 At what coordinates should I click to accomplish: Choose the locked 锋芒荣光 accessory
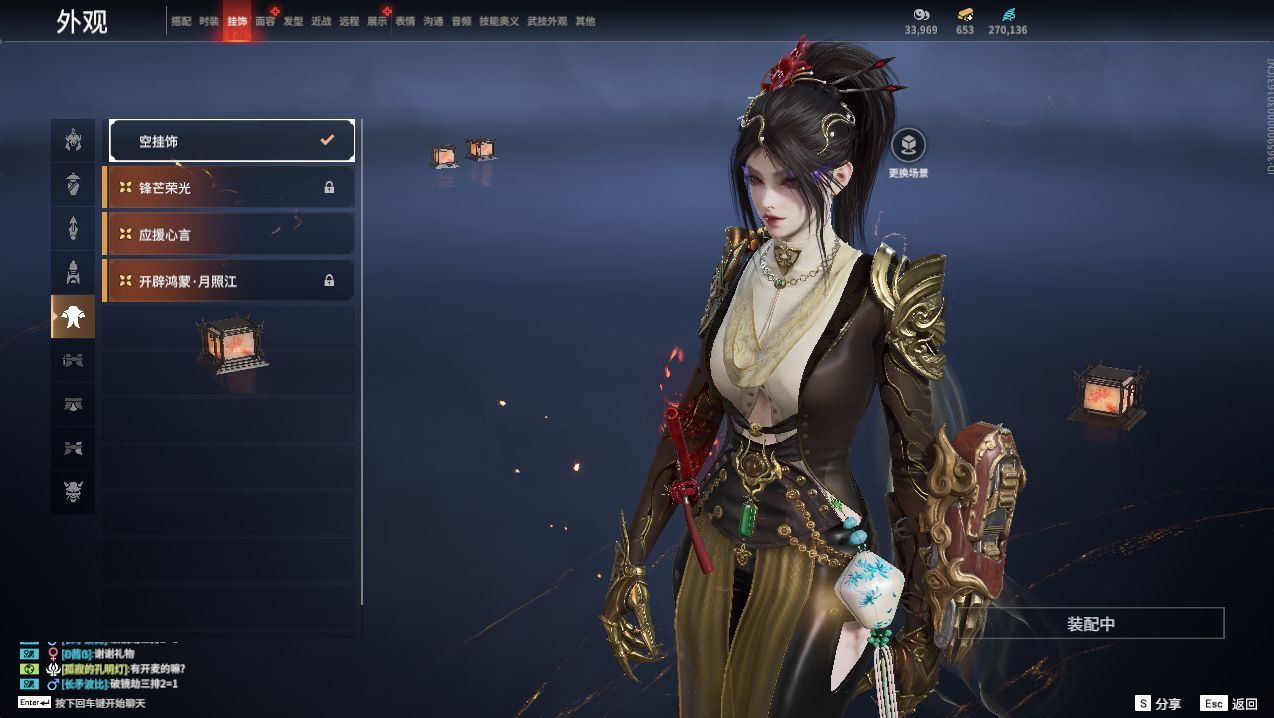click(229, 188)
